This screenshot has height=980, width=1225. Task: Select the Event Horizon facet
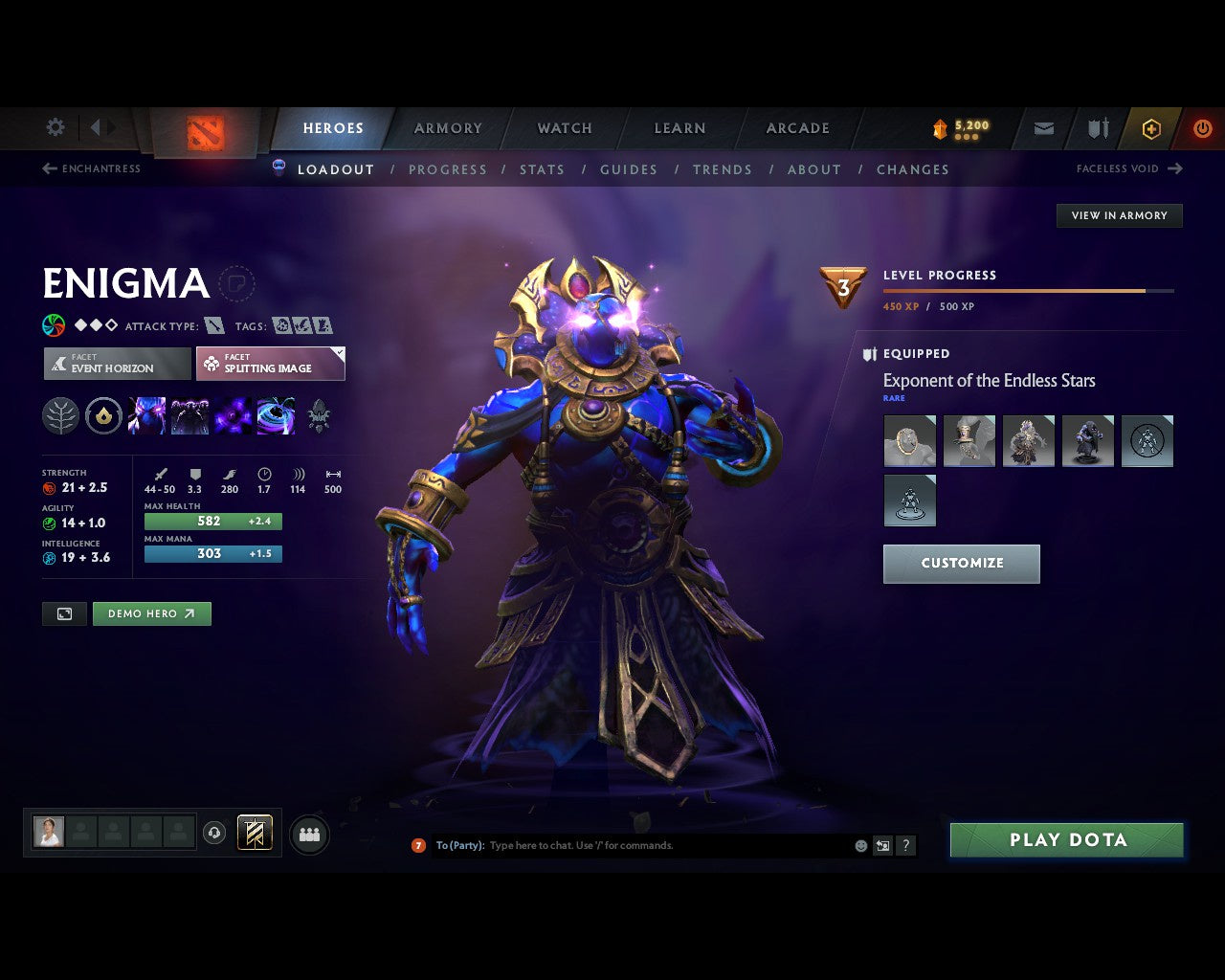(117, 364)
